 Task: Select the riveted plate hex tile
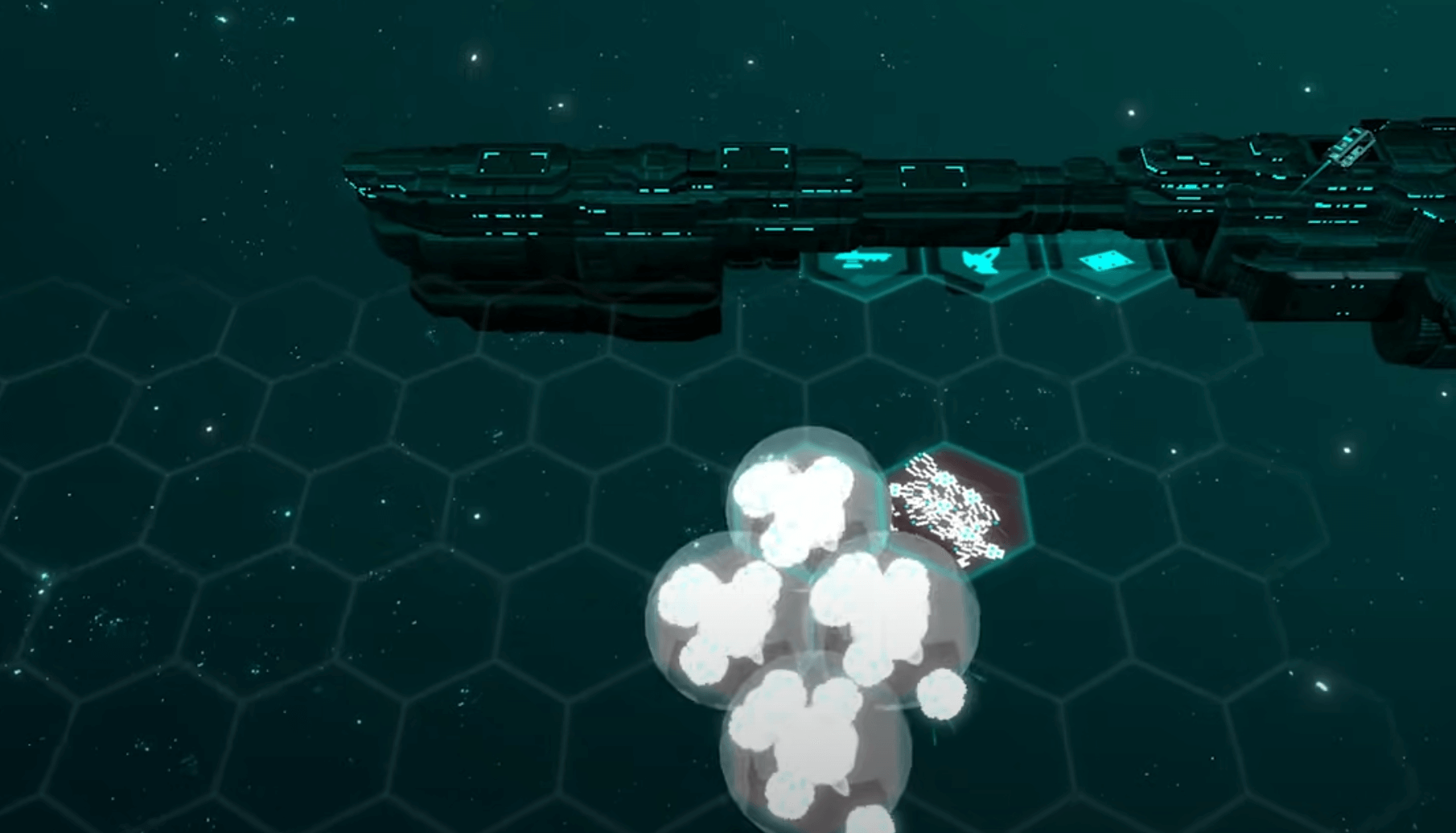pos(1106,262)
